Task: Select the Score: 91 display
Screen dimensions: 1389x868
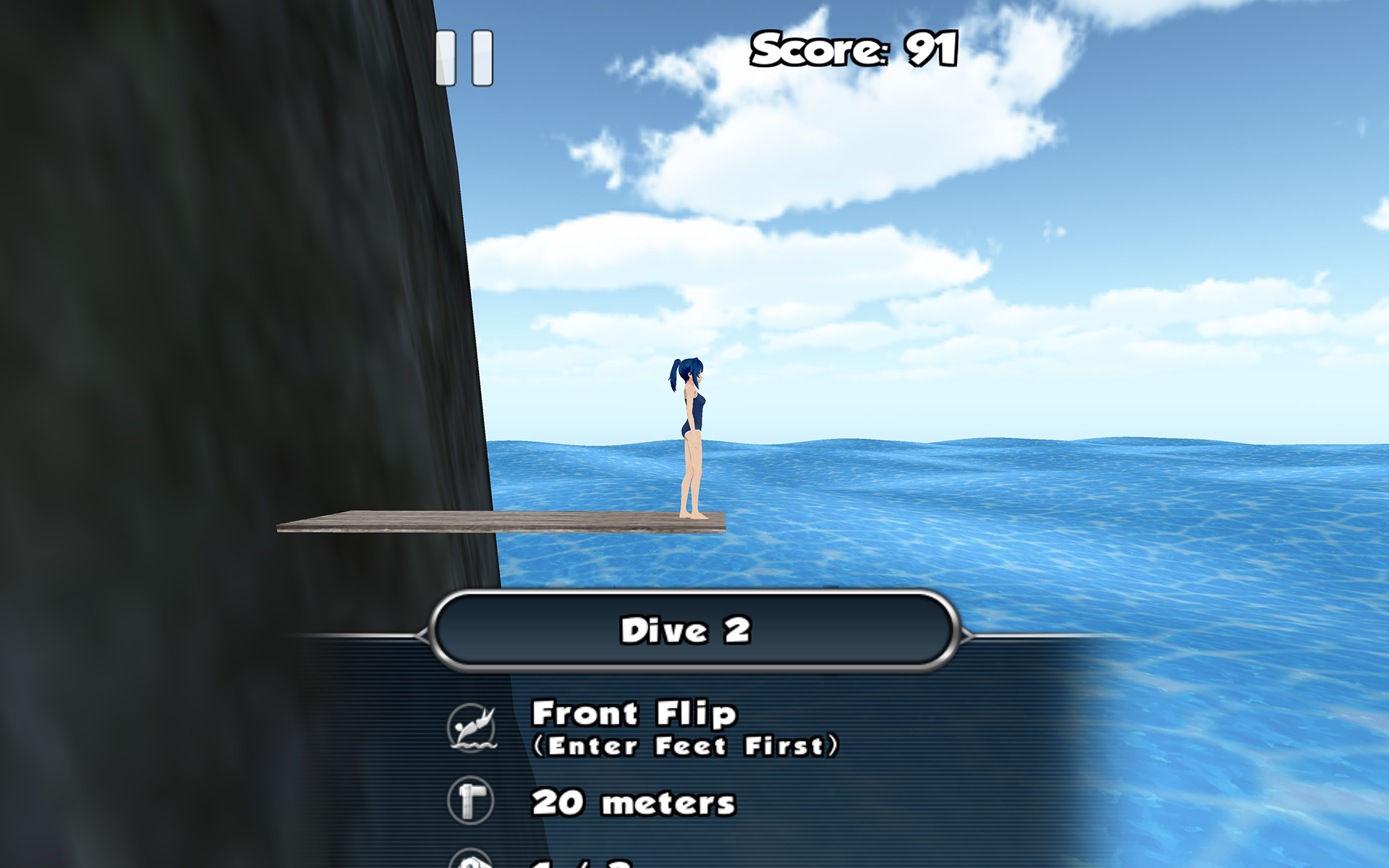Action: point(854,51)
